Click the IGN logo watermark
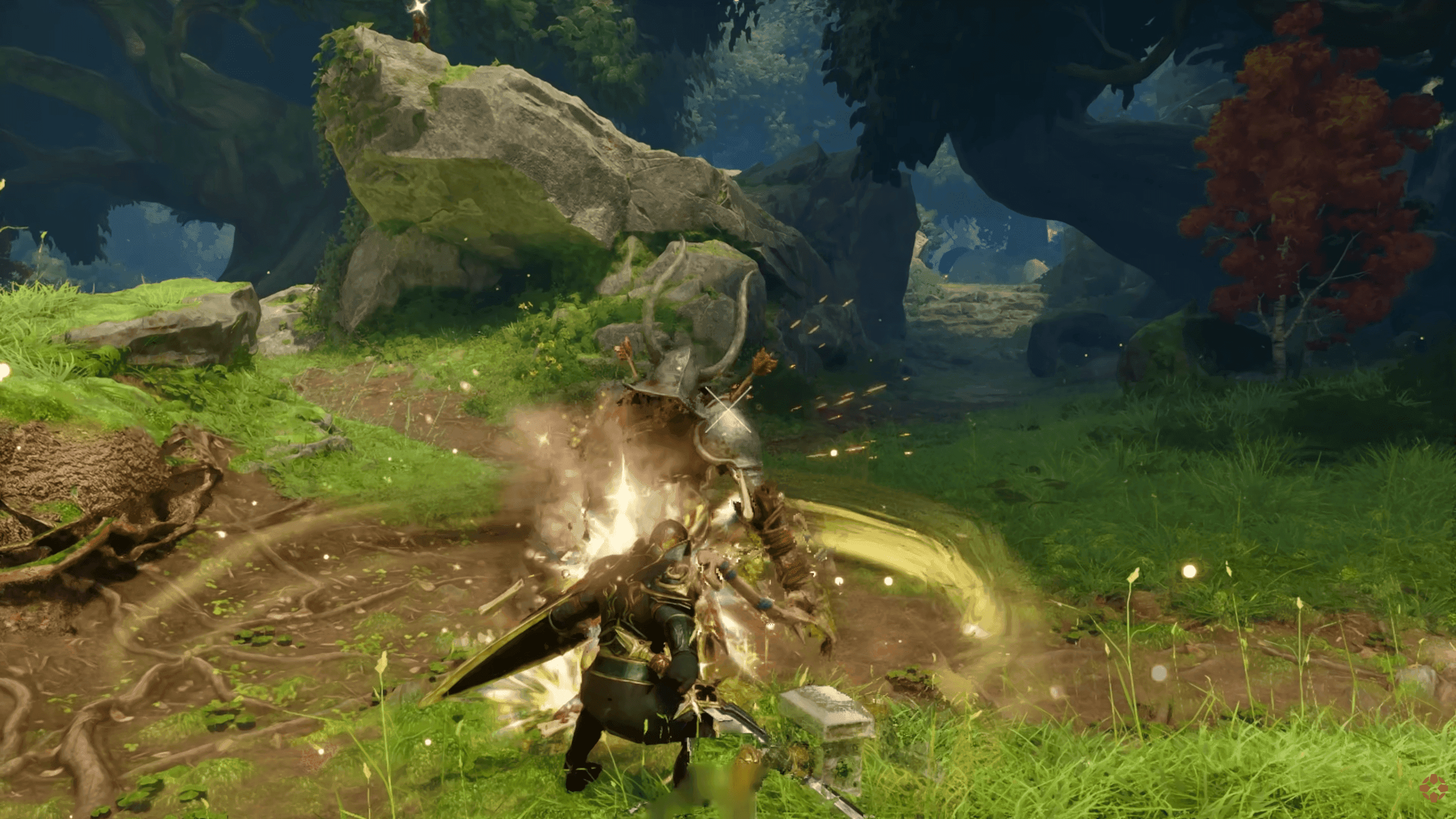 pyautogui.click(x=1433, y=788)
